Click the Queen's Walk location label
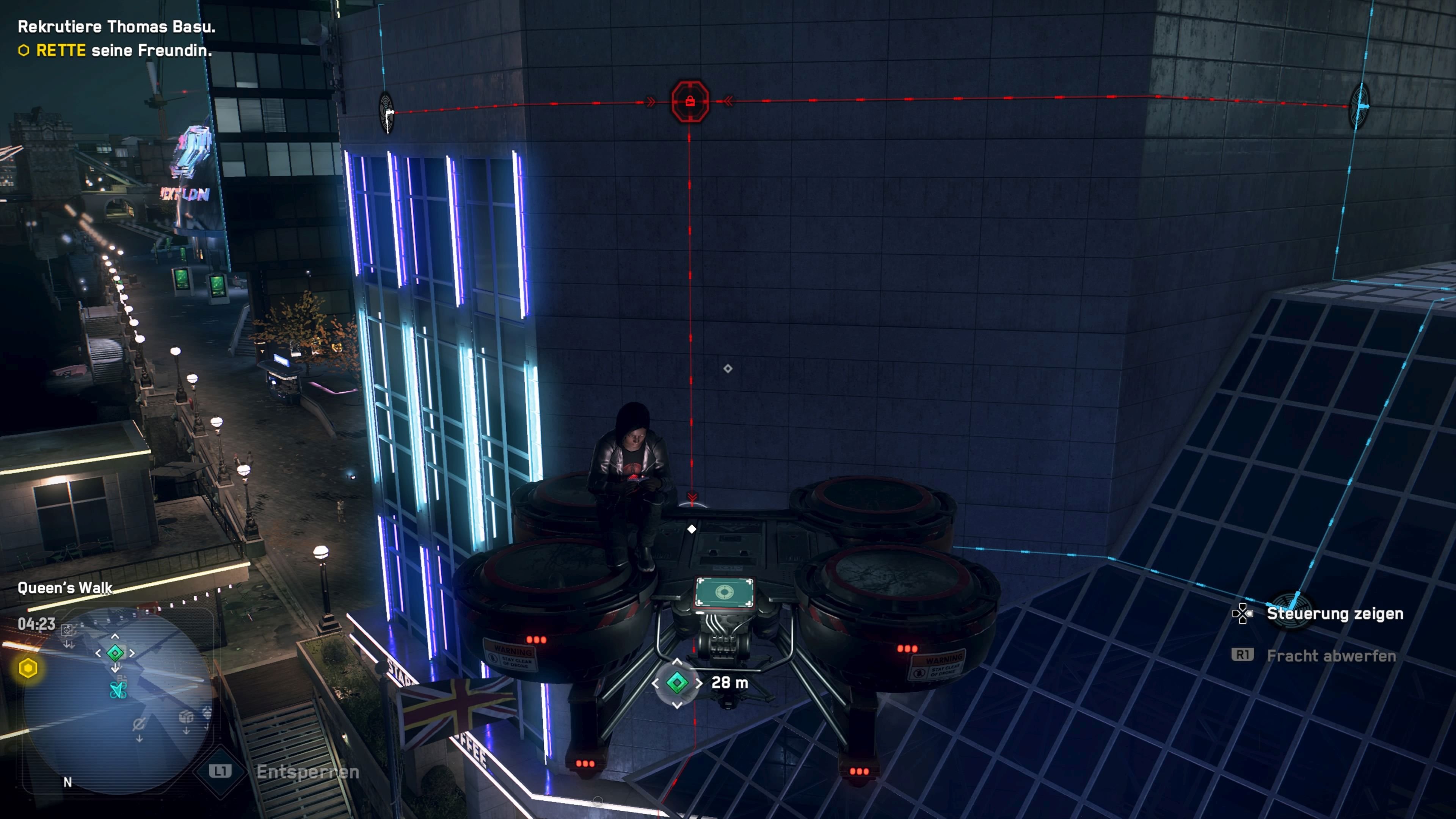 65,588
